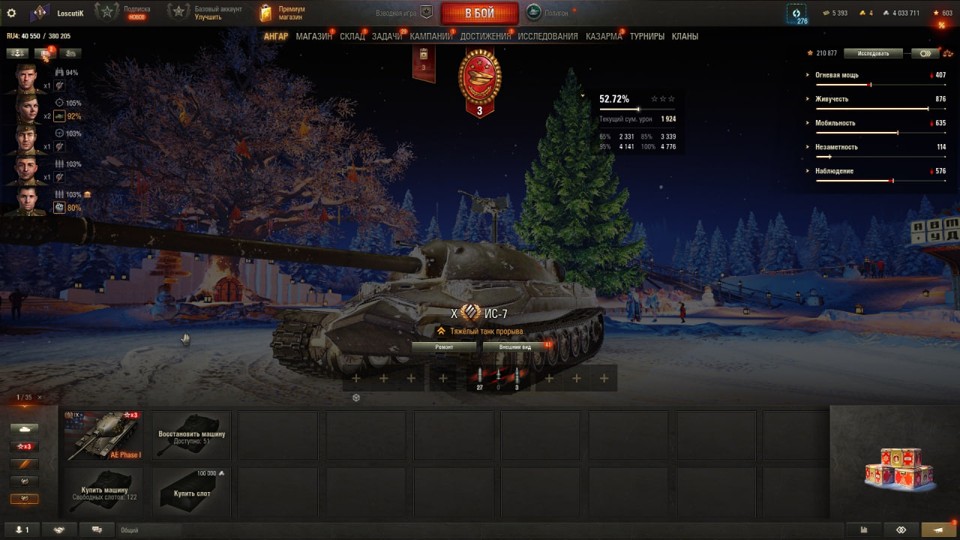Image resolution: width=960 pixels, height=540 pixels.
Task: Start battle with the В БОЙ button
Action: 479,13
